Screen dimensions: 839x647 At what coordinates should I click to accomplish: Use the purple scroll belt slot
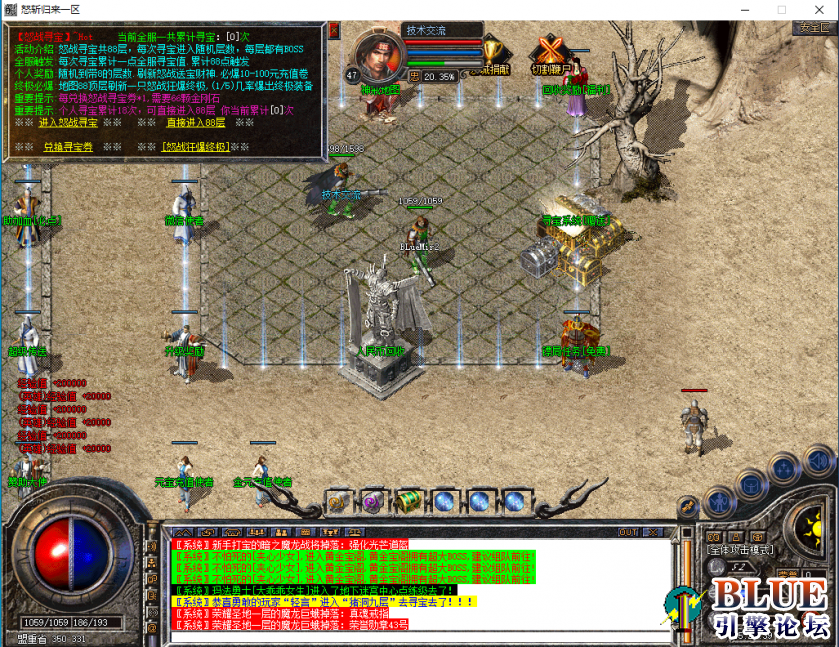point(373,500)
